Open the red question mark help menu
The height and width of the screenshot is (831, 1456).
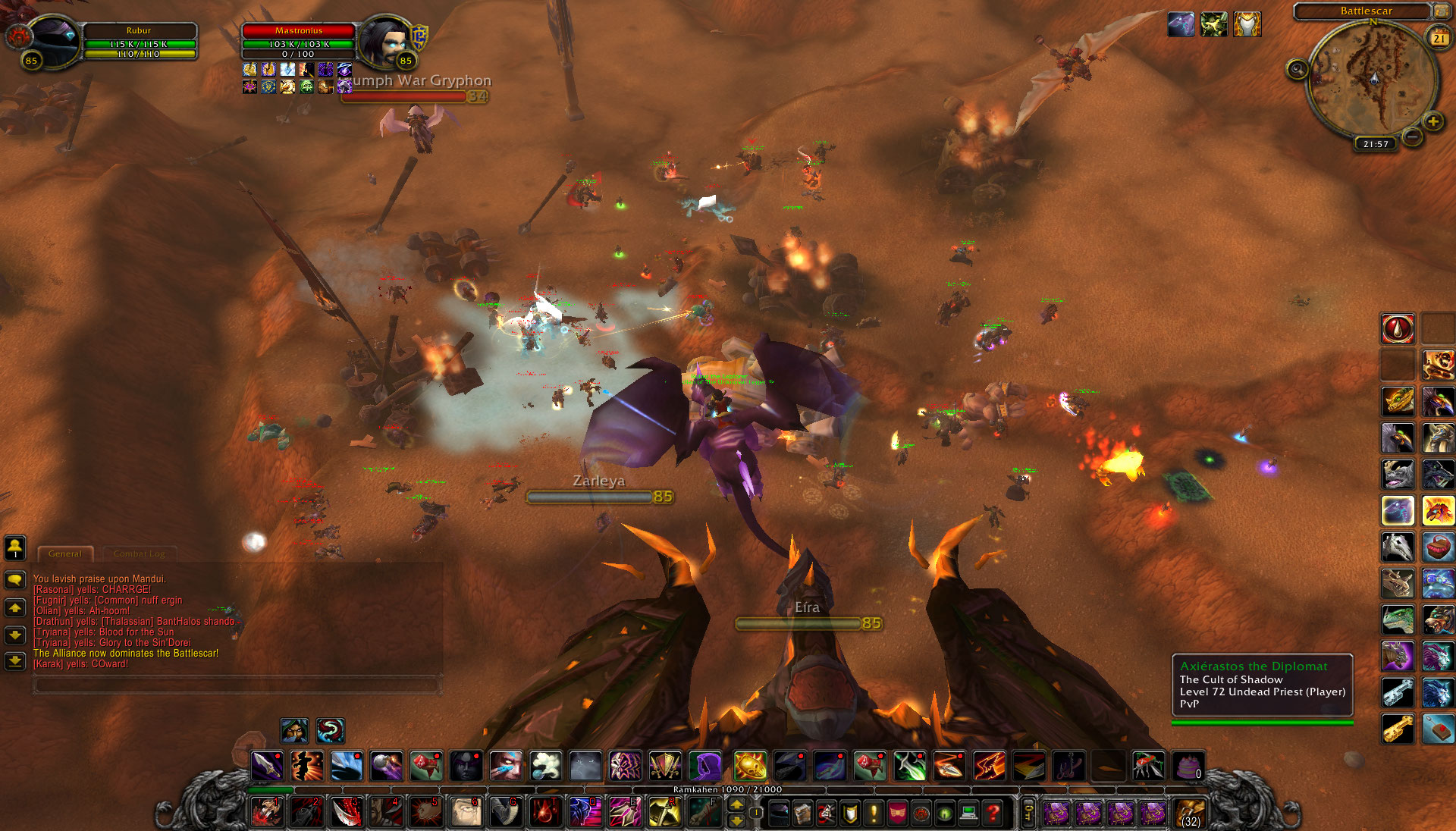coord(993,814)
